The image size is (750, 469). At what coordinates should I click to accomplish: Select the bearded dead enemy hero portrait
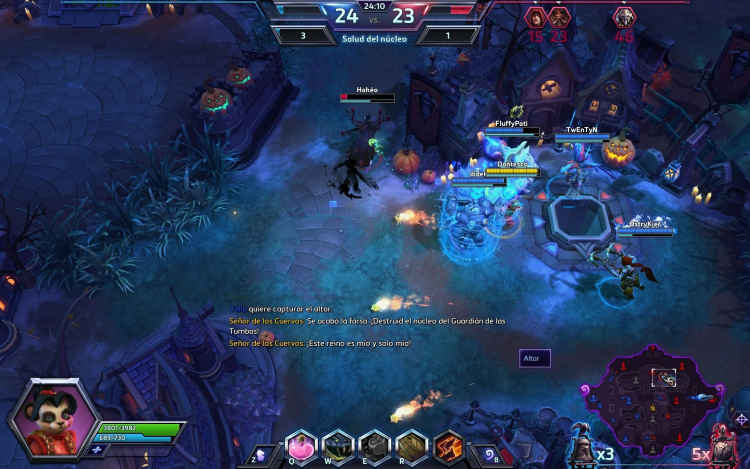[558, 17]
